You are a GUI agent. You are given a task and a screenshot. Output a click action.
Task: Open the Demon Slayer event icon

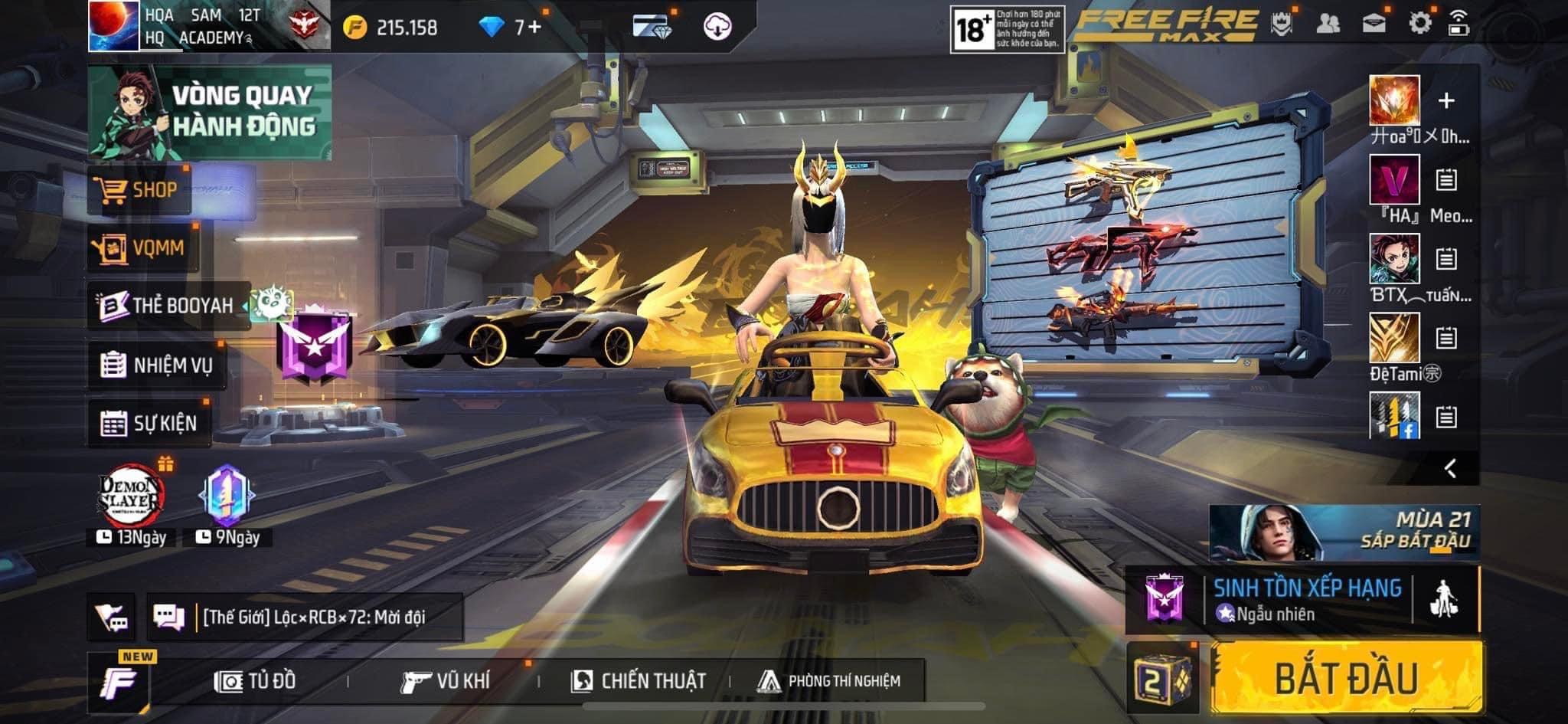[x=132, y=496]
